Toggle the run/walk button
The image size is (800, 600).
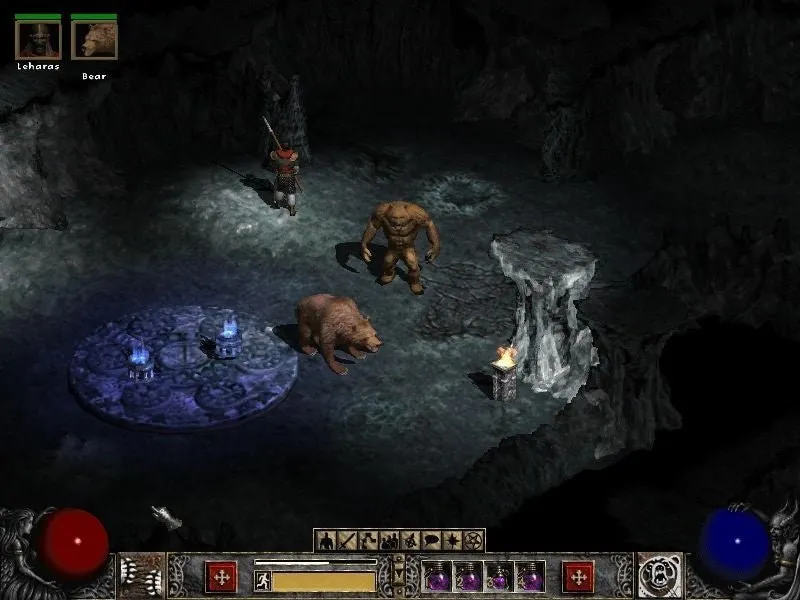tap(262, 580)
